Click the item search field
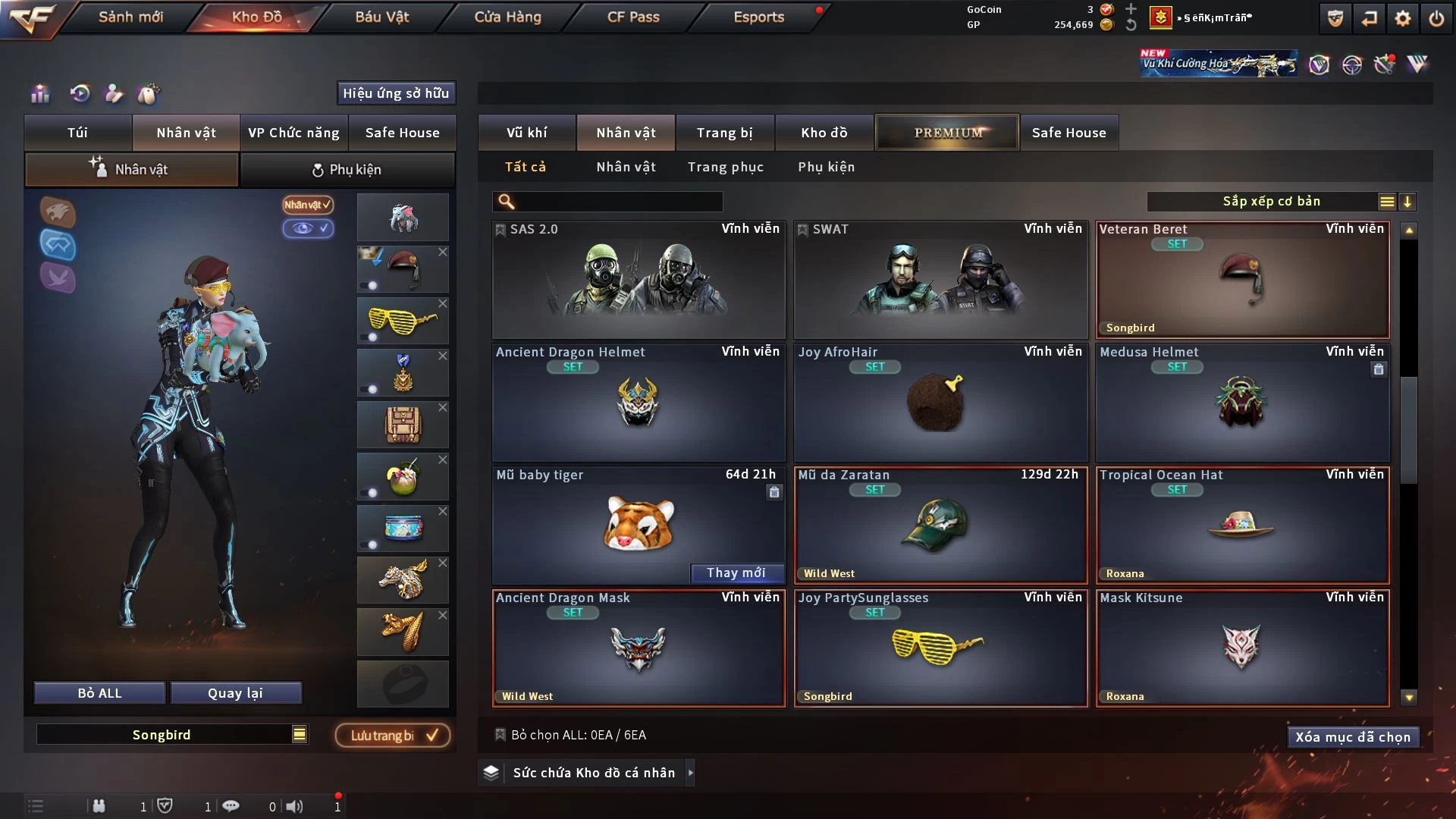 618,202
